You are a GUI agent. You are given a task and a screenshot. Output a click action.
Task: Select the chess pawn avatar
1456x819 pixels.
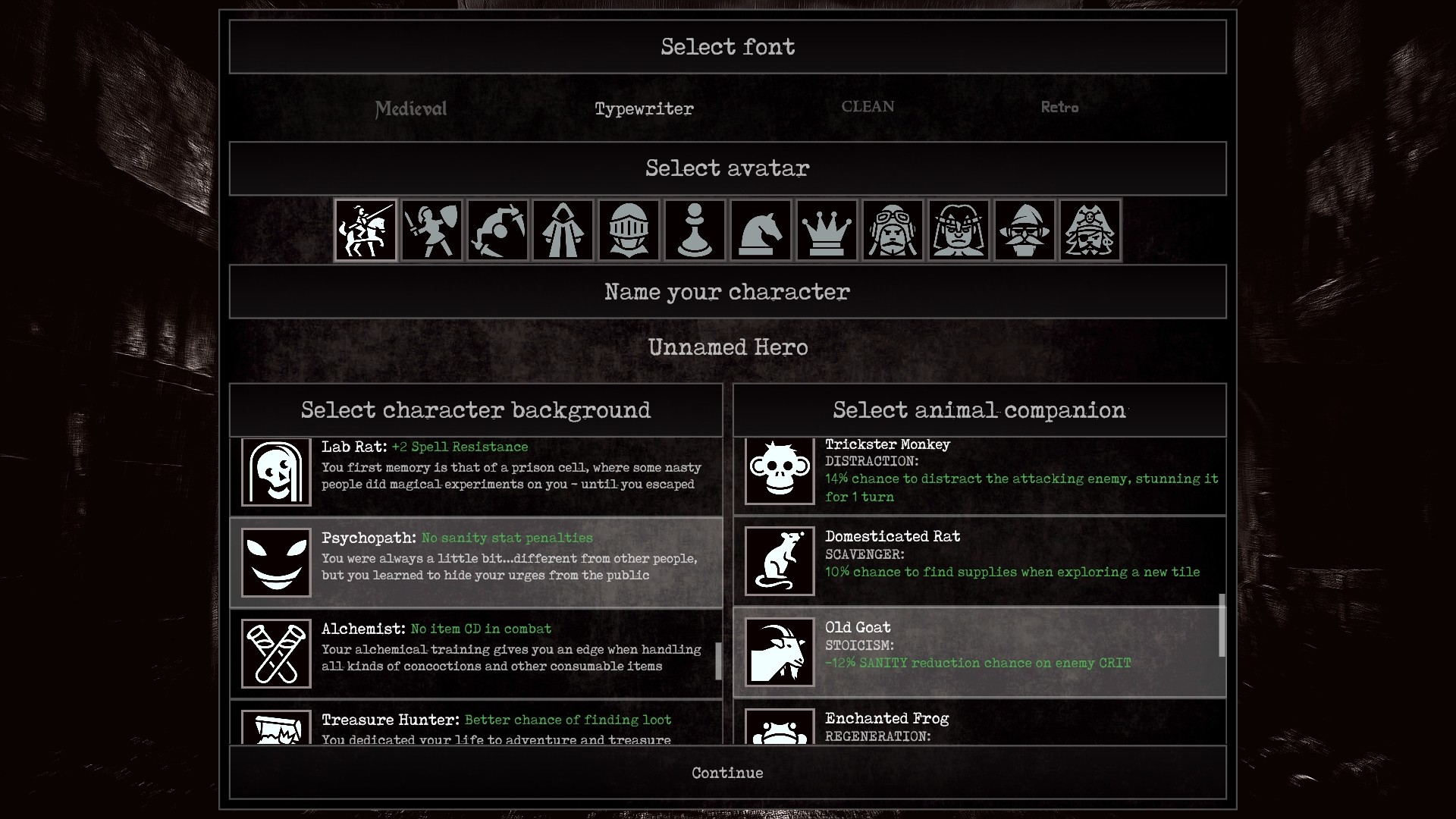click(x=695, y=230)
